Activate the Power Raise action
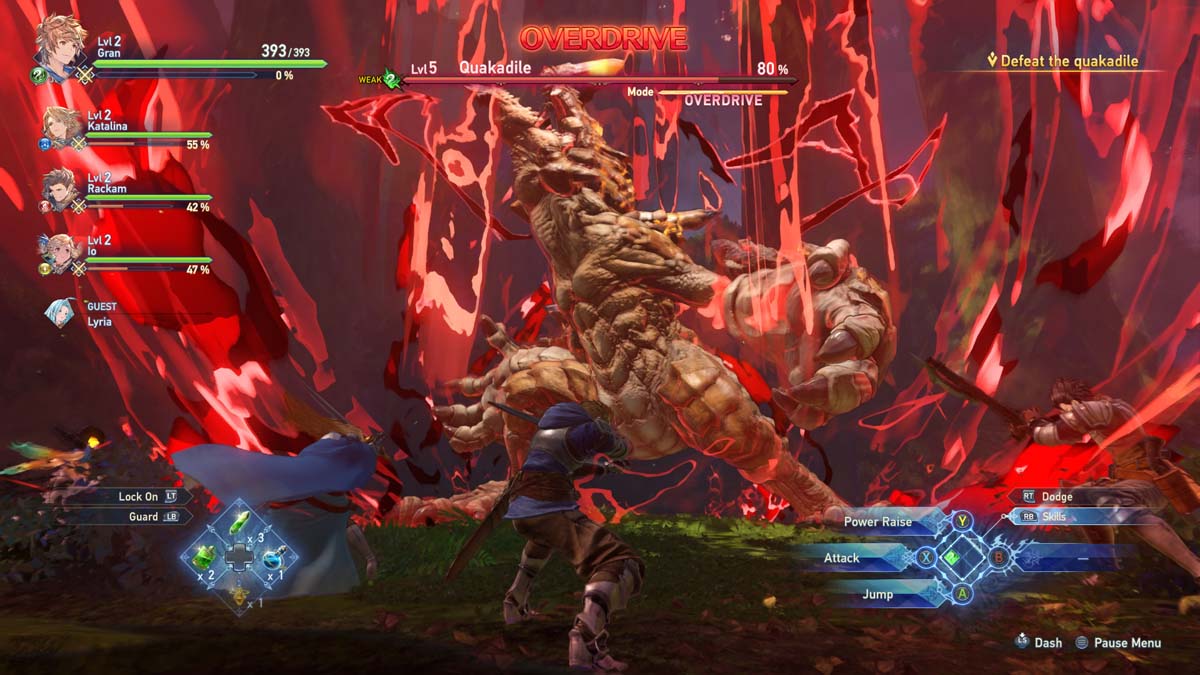This screenshot has width=1200, height=675. (880, 522)
